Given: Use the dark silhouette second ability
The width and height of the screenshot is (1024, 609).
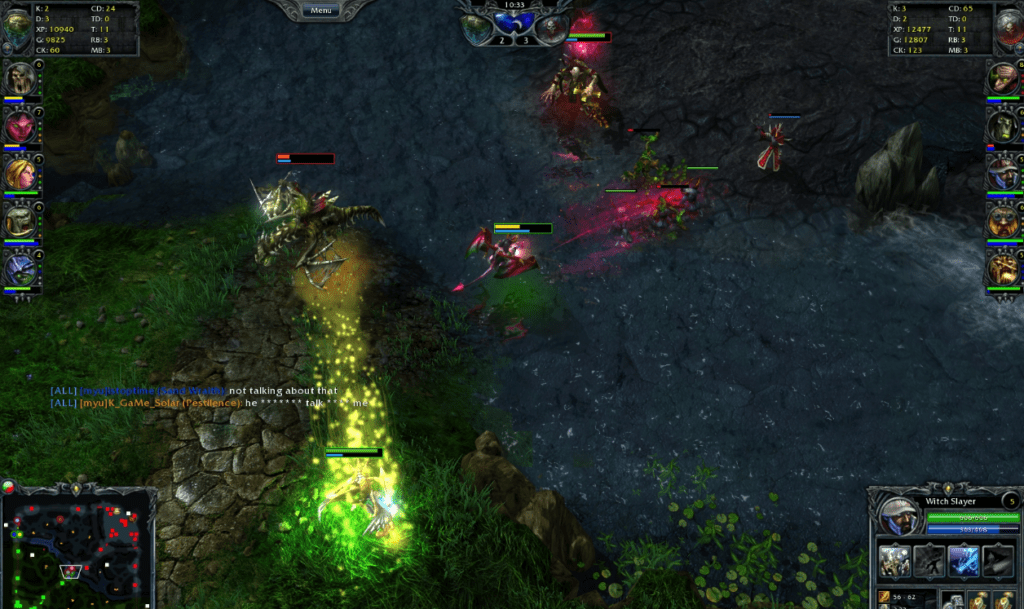Looking at the screenshot, I should click(929, 561).
